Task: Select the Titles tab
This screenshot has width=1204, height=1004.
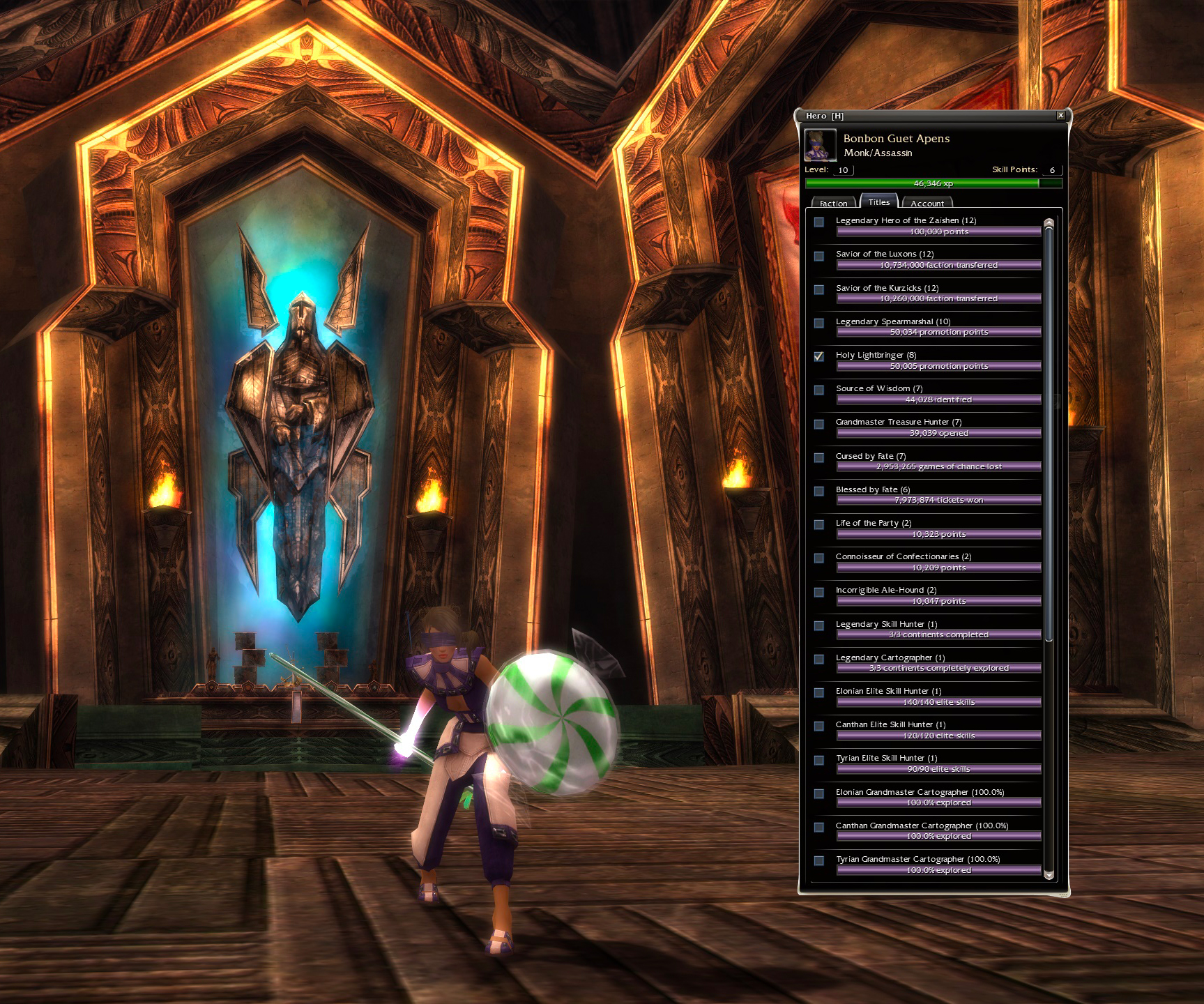Action: [878, 201]
